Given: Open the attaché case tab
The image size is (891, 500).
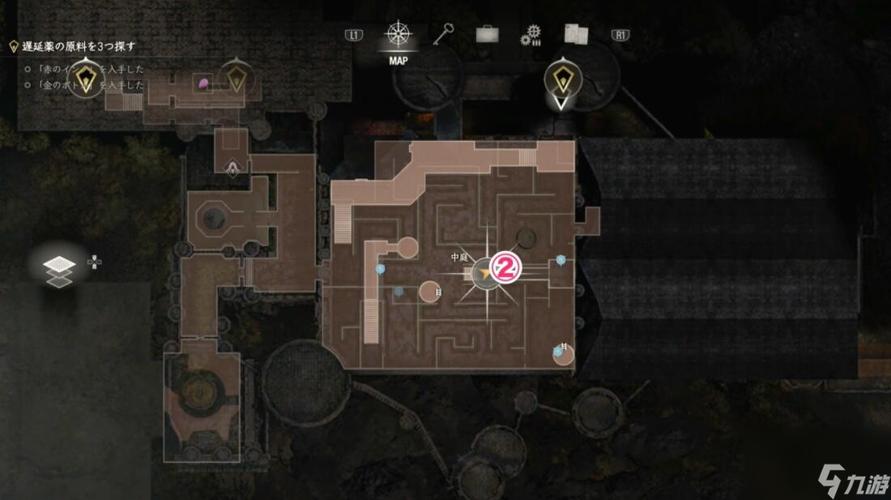Looking at the screenshot, I should pos(487,35).
